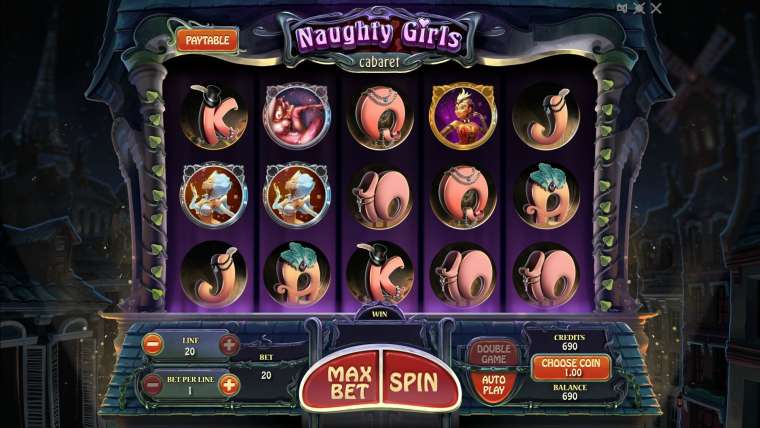Close the game with the X icon

coord(656,8)
